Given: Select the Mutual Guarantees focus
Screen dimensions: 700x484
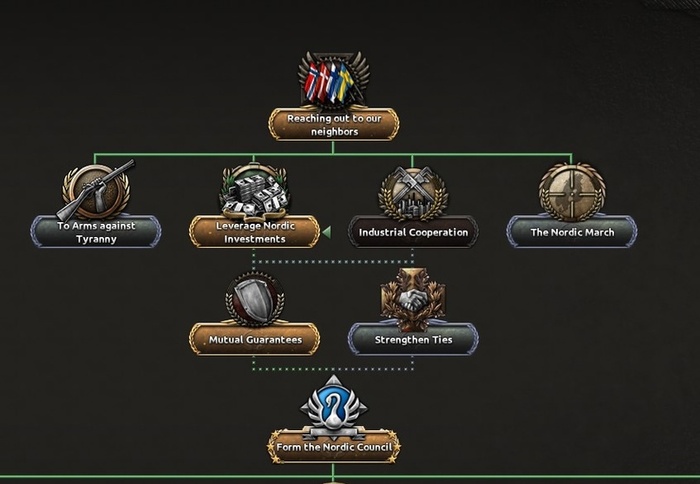Looking at the screenshot, I should click(x=254, y=339).
